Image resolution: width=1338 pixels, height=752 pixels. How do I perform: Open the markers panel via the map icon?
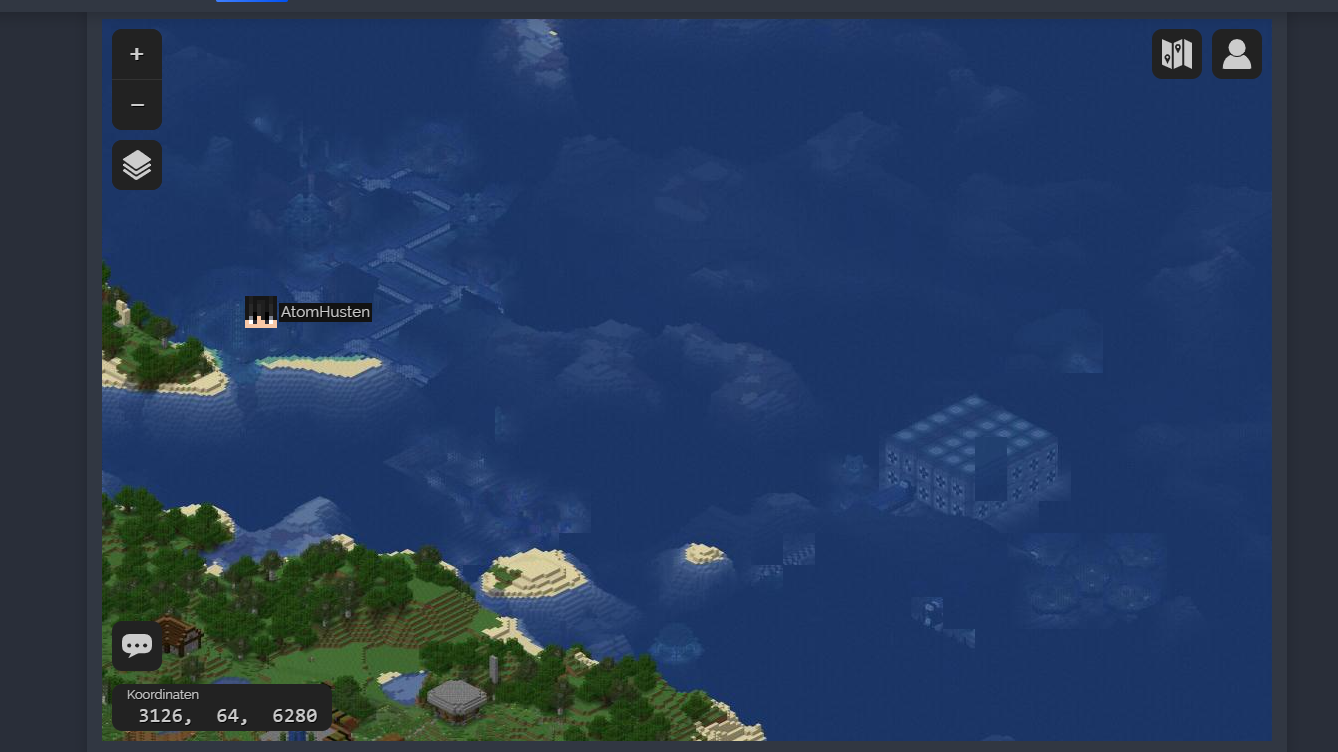coord(1176,53)
